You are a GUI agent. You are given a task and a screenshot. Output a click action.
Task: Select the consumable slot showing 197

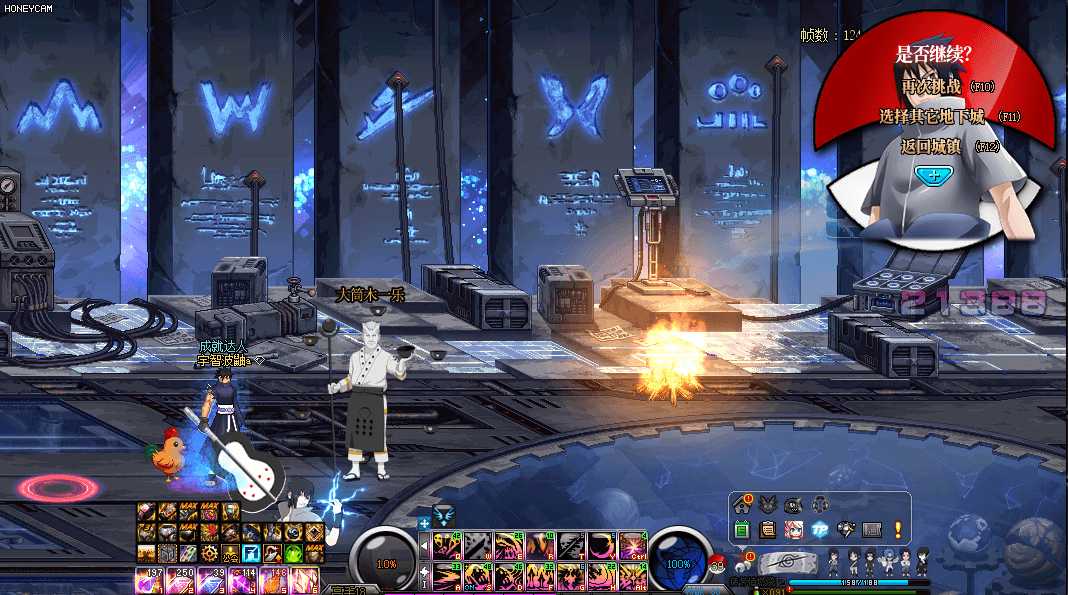tap(148, 579)
